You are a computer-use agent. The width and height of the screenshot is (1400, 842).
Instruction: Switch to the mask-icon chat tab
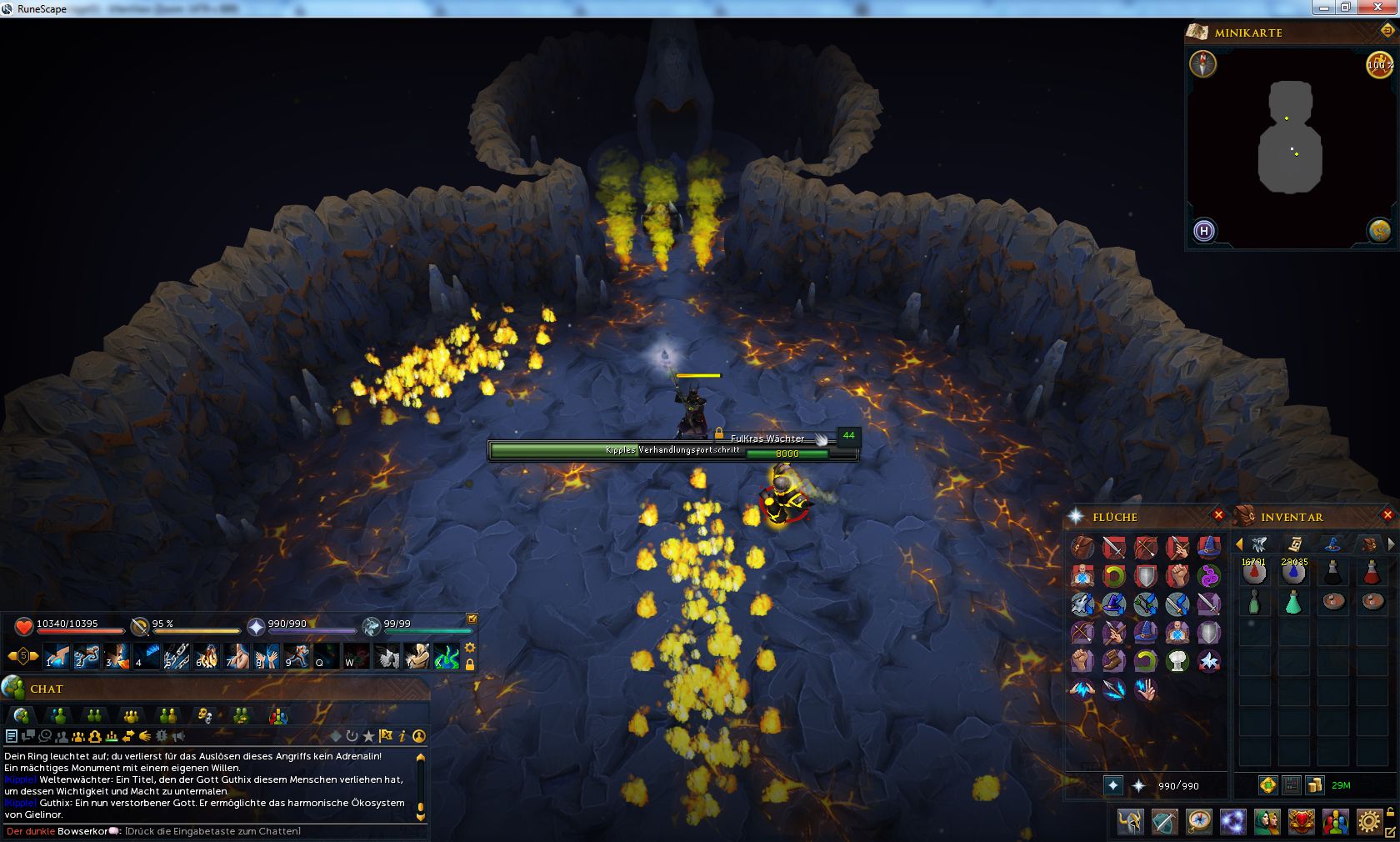(x=204, y=715)
